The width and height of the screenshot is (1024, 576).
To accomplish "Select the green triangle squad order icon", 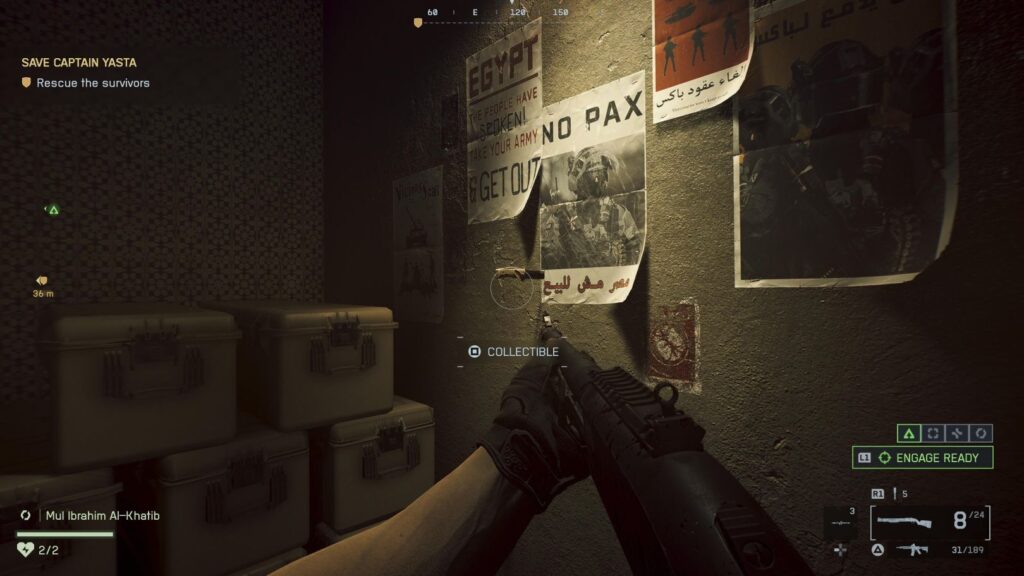I will pyautogui.click(x=908, y=434).
